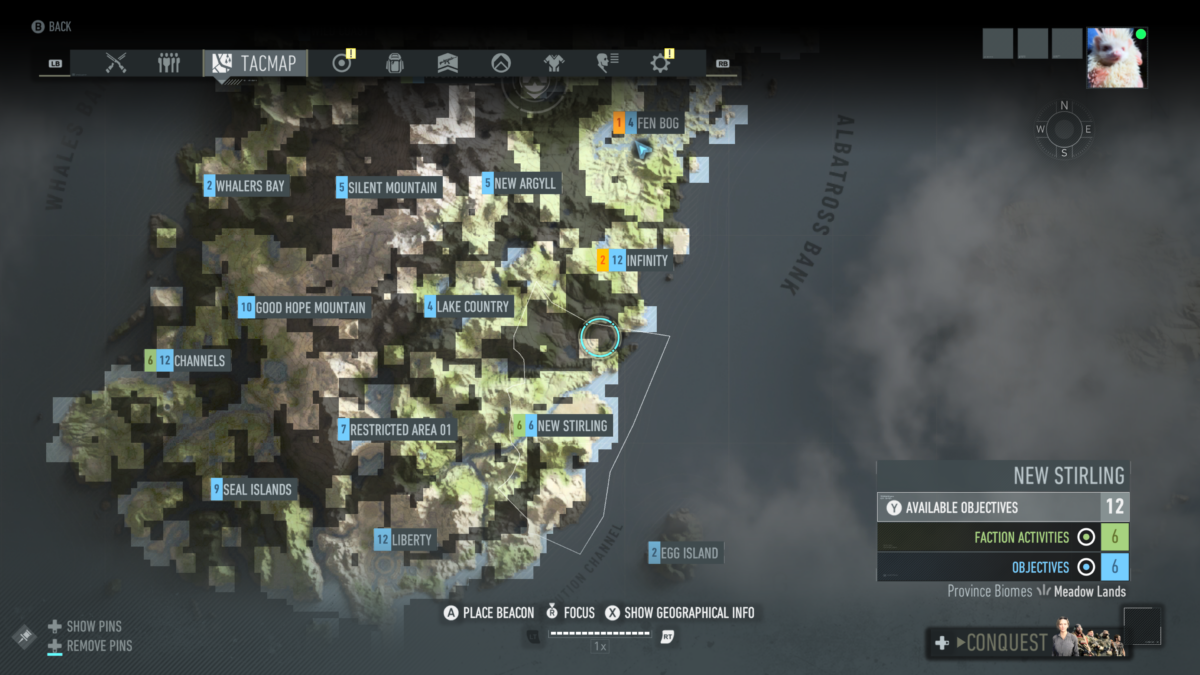Viewport: 1200px width, 675px height.
Task: Click the Egg Island marker
Action: (x=688, y=553)
